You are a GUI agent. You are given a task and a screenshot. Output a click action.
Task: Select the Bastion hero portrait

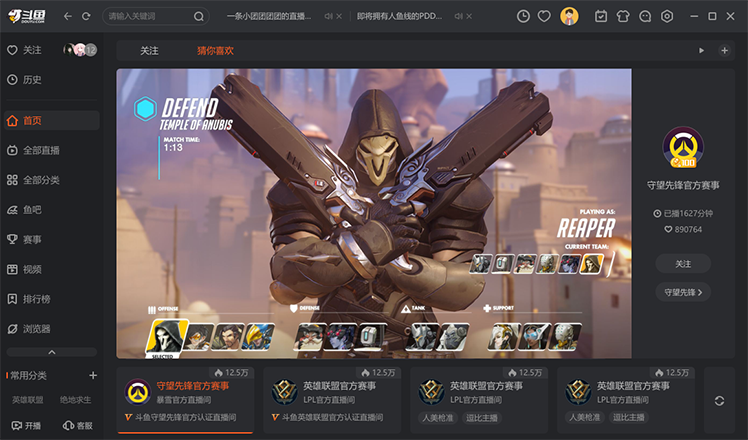coord(371,337)
